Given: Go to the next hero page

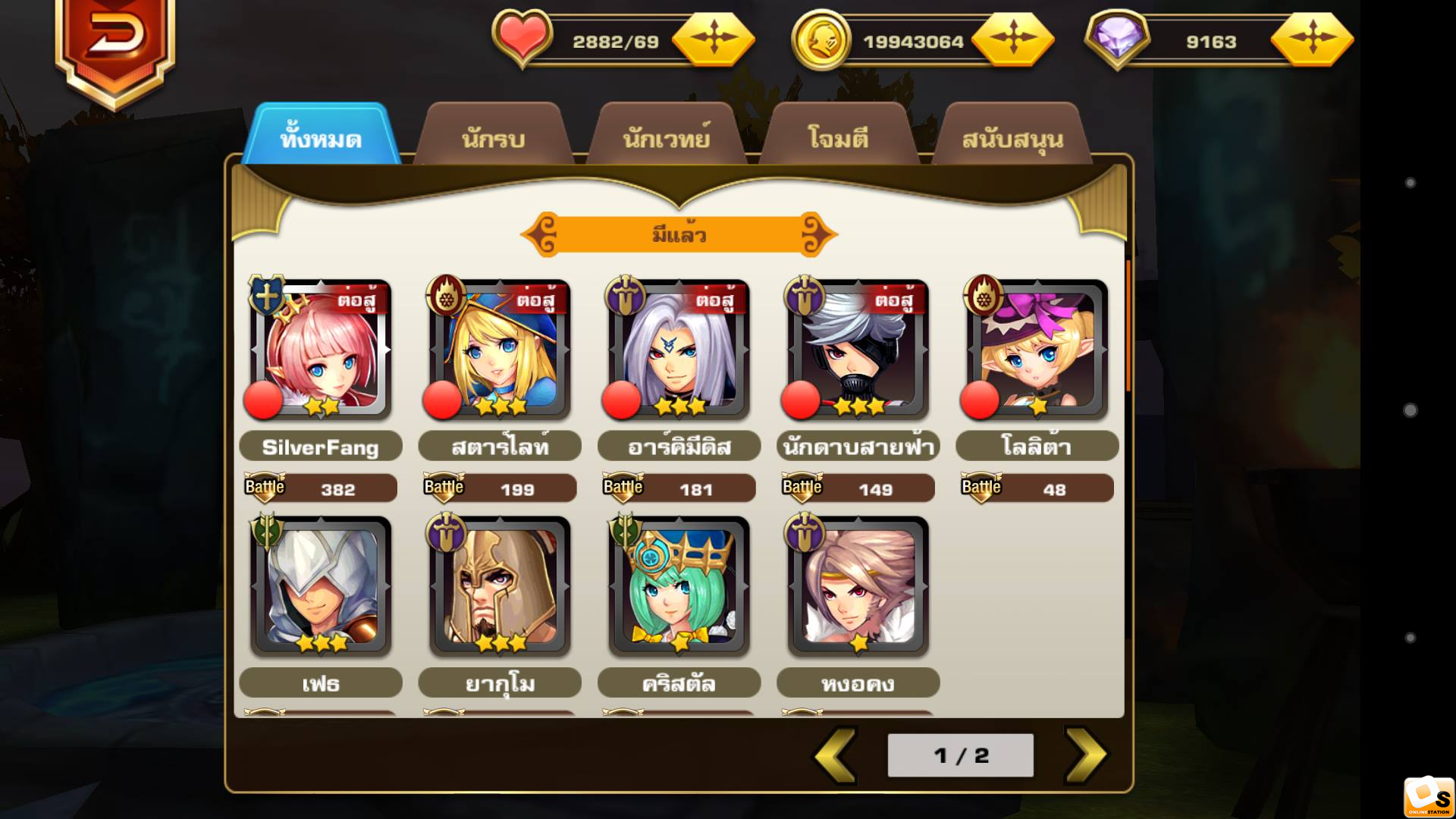Looking at the screenshot, I should [1085, 755].
